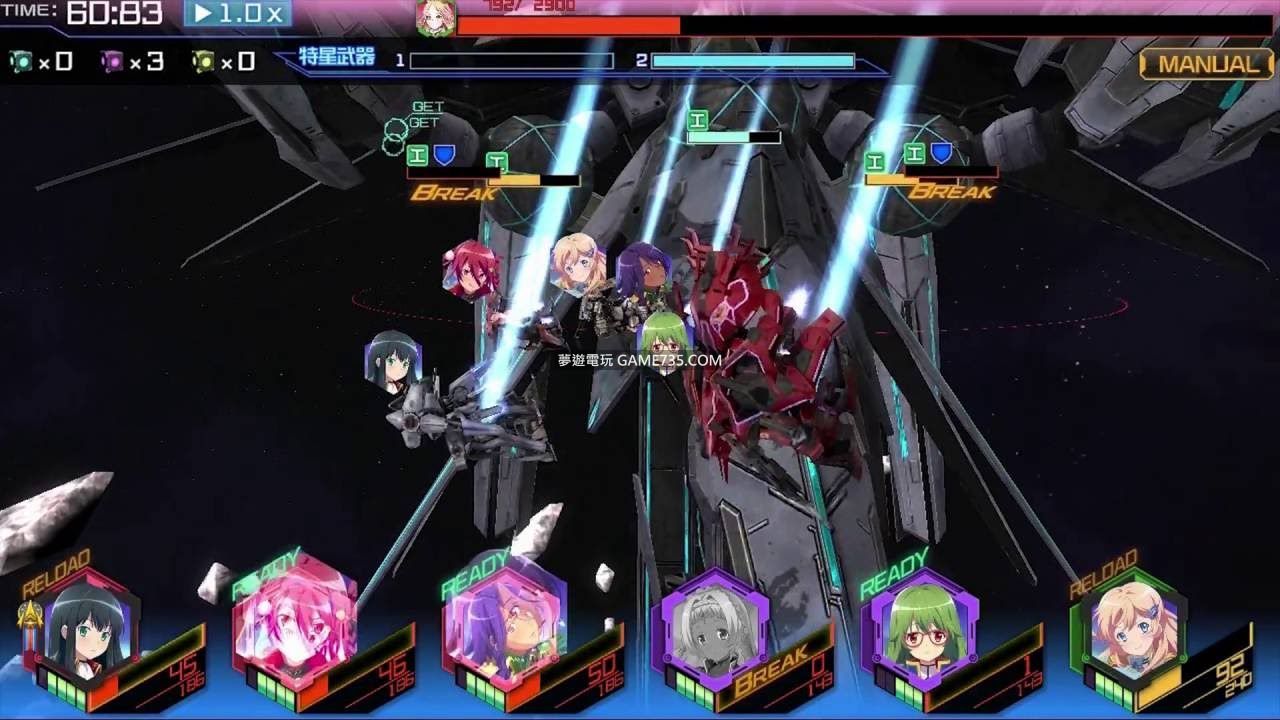Toggle the MANUAL control mode button
1280x720 pixels.
[1208, 64]
